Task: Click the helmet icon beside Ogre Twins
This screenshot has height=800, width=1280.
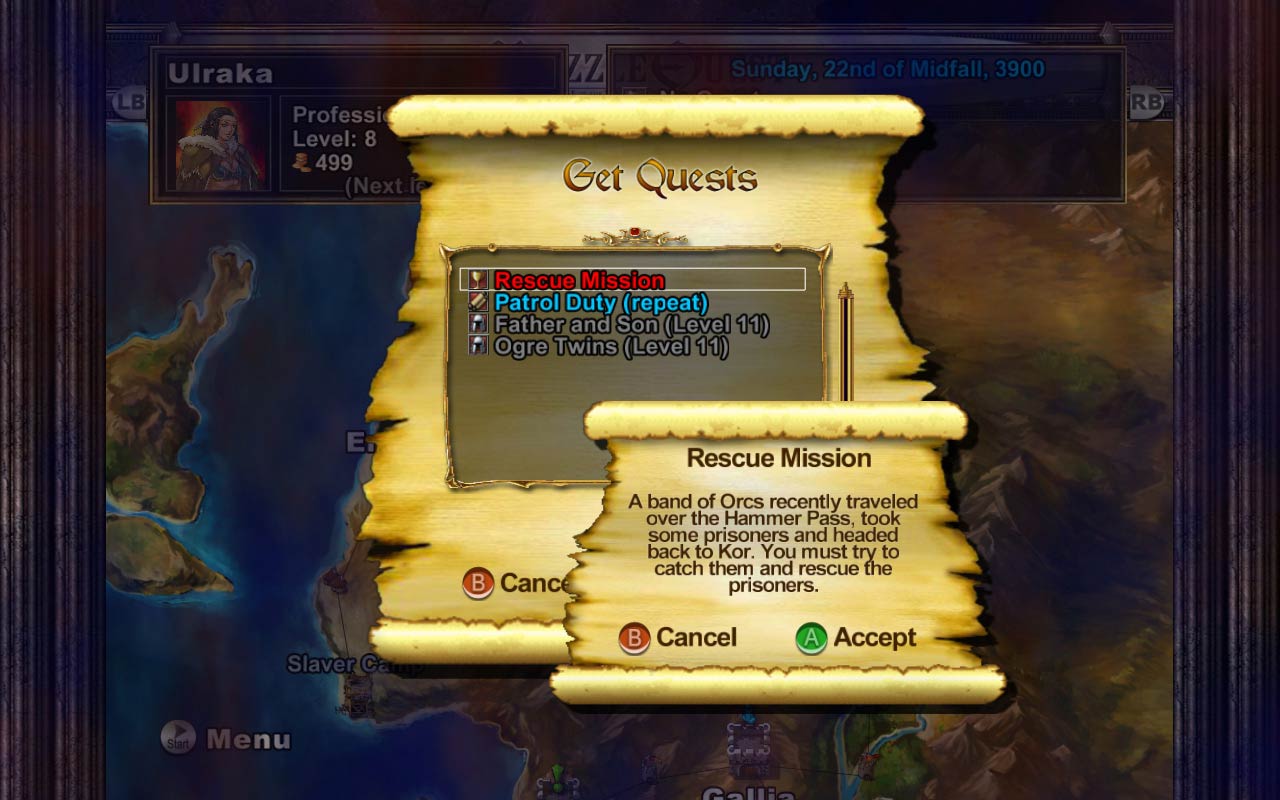Action: point(478,346)
